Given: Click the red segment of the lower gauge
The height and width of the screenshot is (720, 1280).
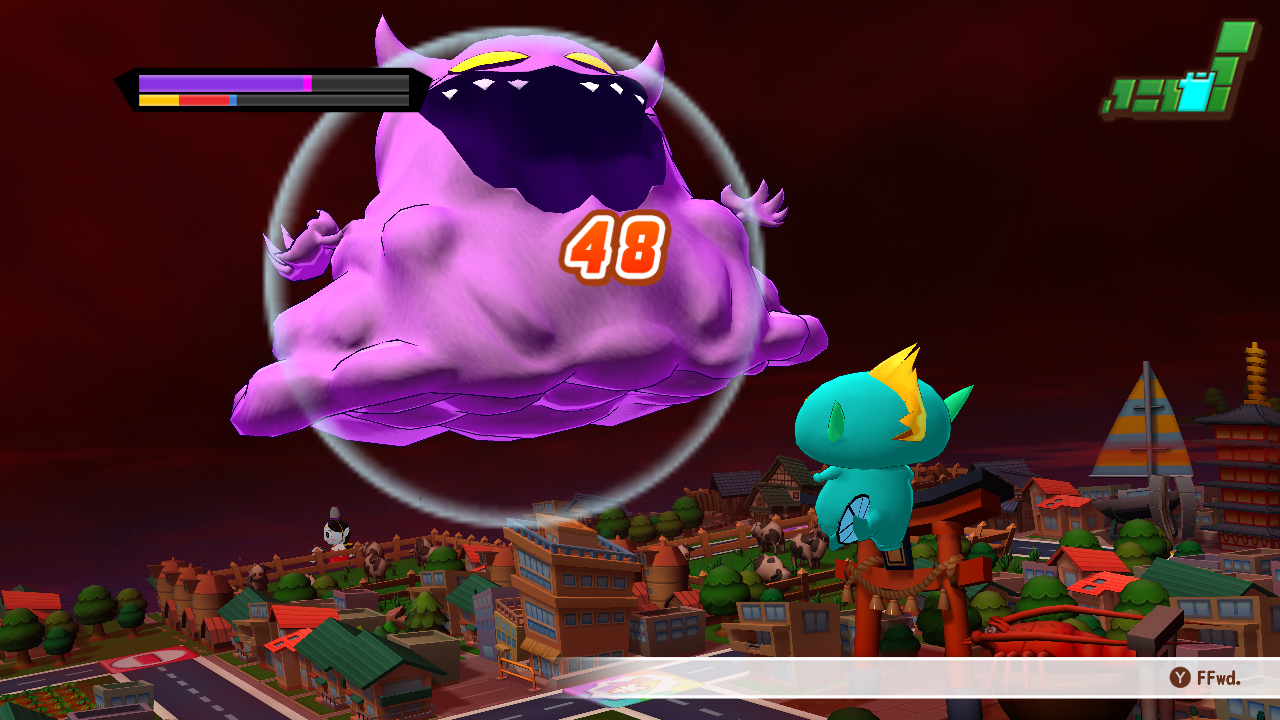Looking at the screenshot, I should tap(203, 99).
